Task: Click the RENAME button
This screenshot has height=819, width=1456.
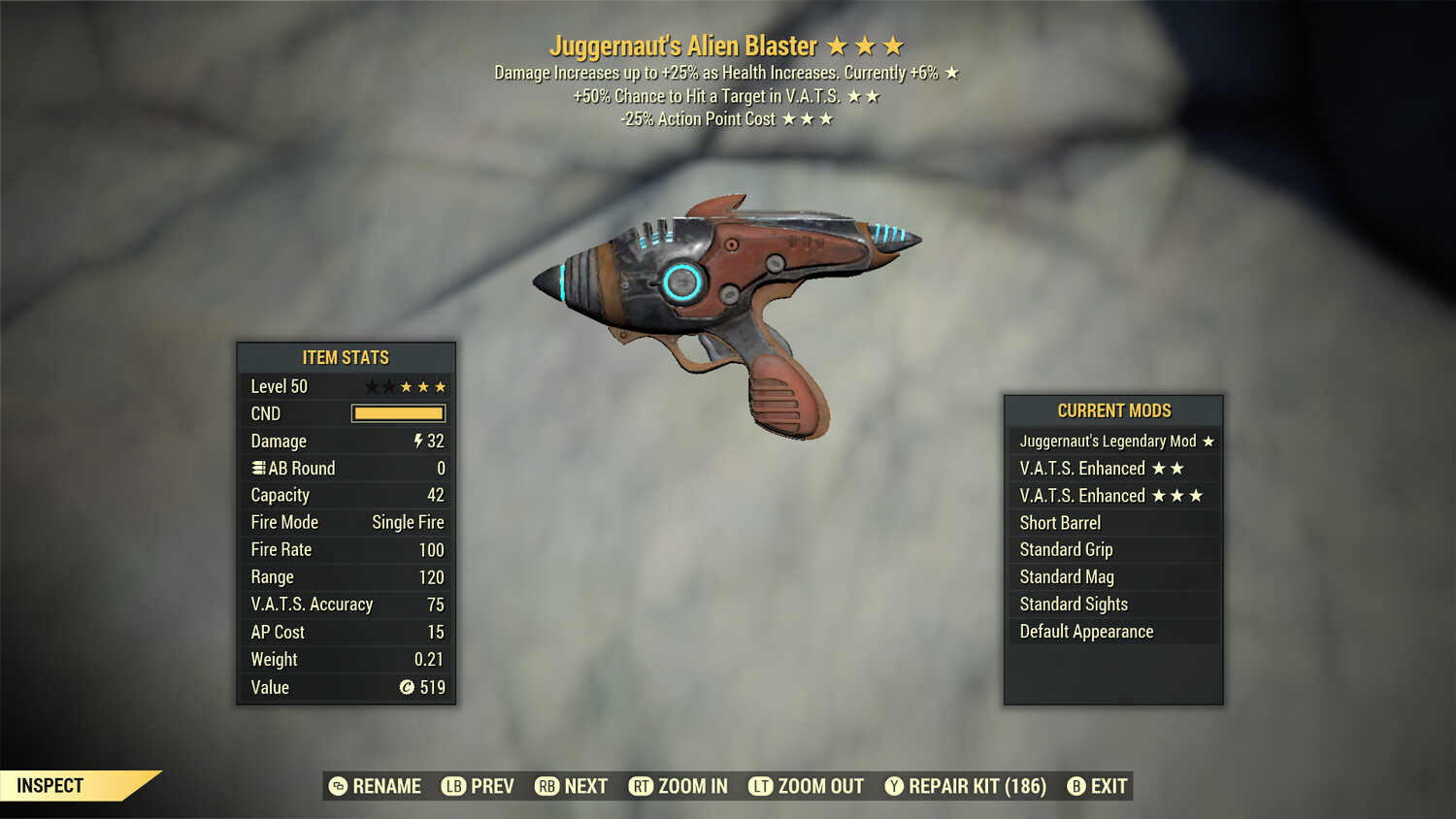Action: pyautogui.click(x=386, y=786)
